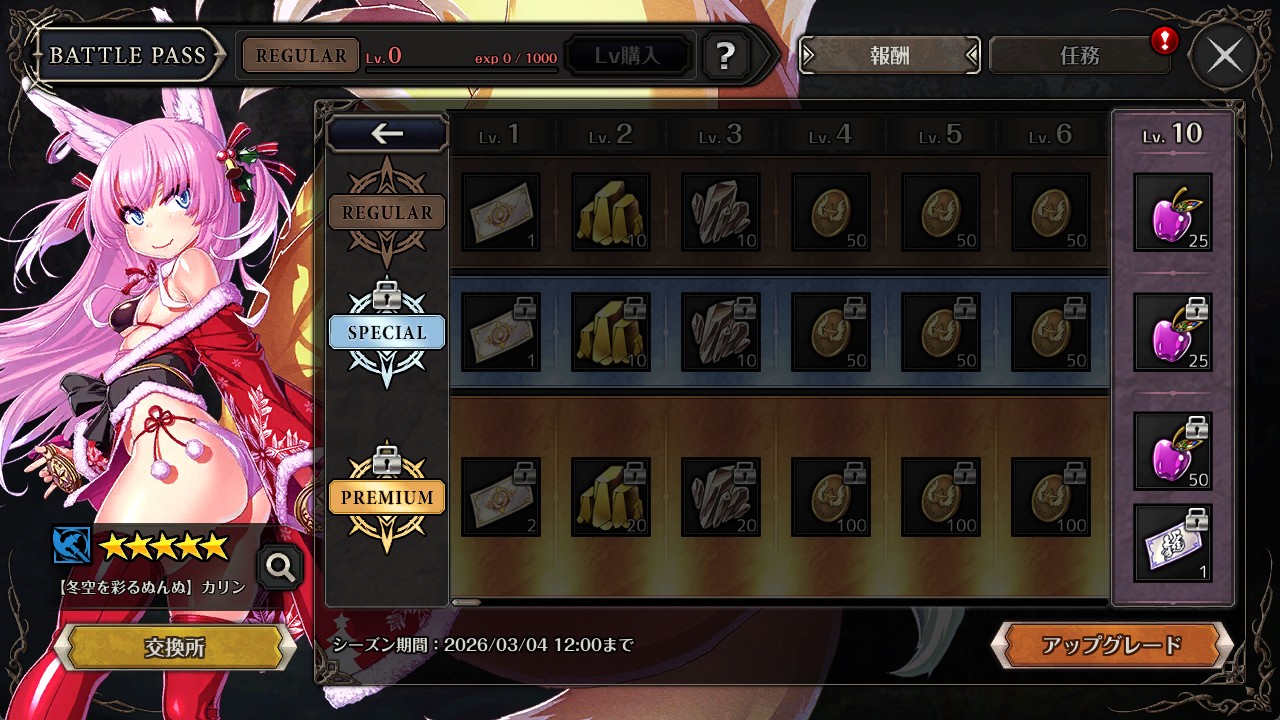Viewport: 1280px width, 720px height.
Task: Select the locked SPECIAL tier emblem
Action: coord(387,332)
